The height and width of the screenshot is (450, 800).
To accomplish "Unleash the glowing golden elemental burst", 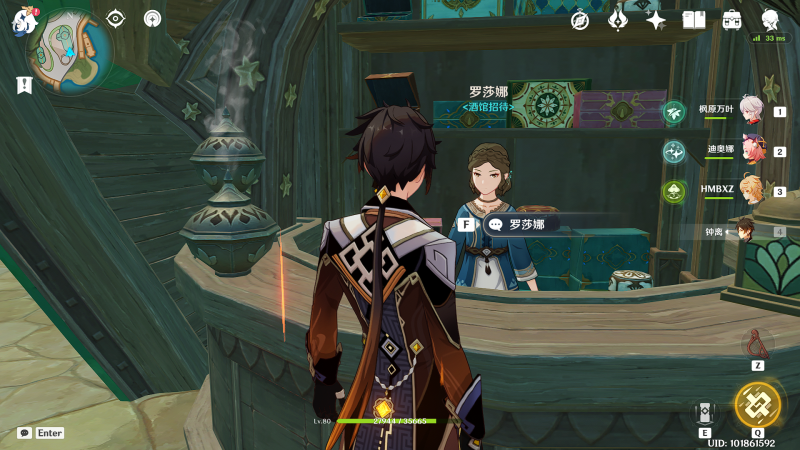I will click(x=757, y=404).
